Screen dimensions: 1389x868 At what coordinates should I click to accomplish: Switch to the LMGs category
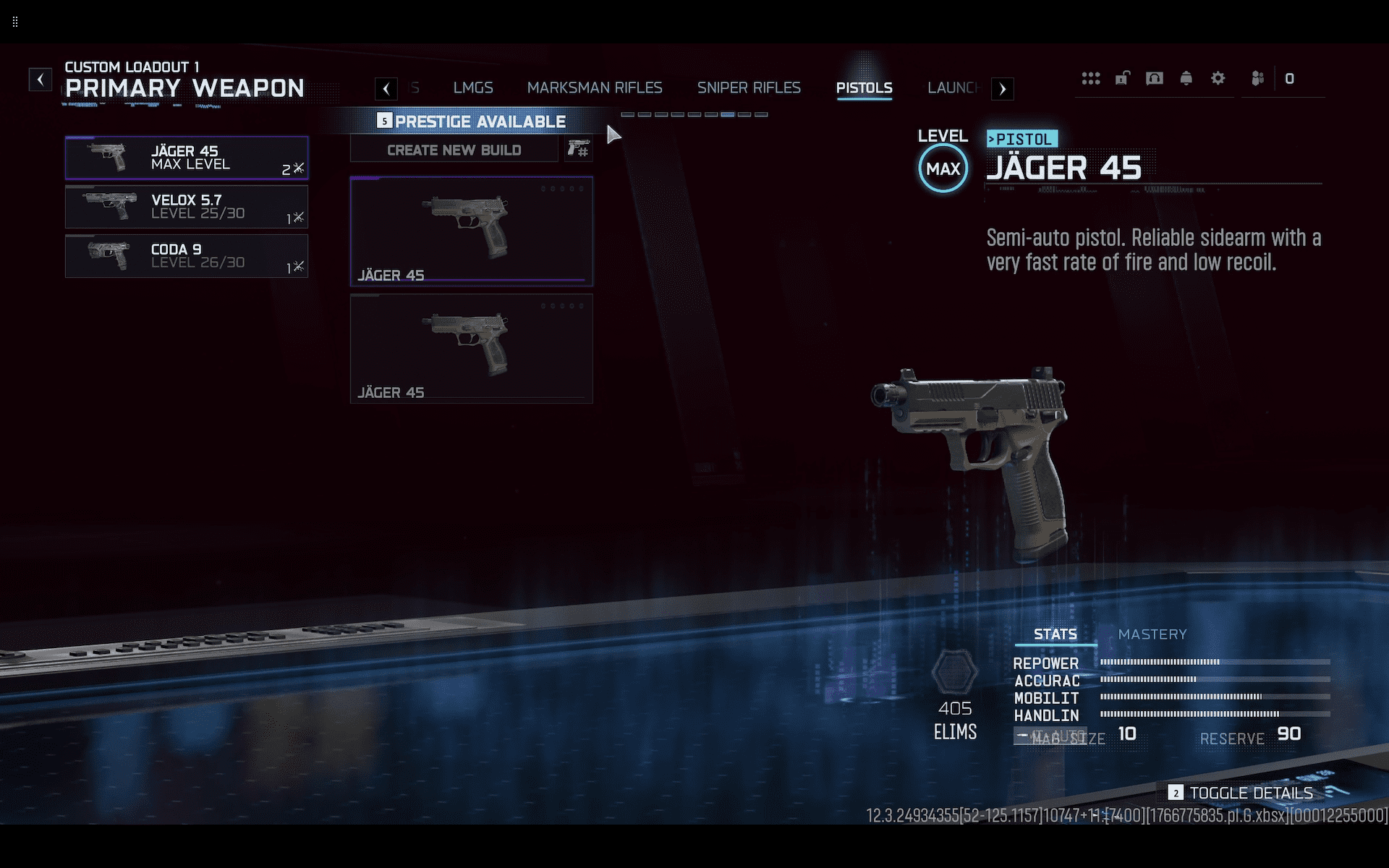click(473, 88)
